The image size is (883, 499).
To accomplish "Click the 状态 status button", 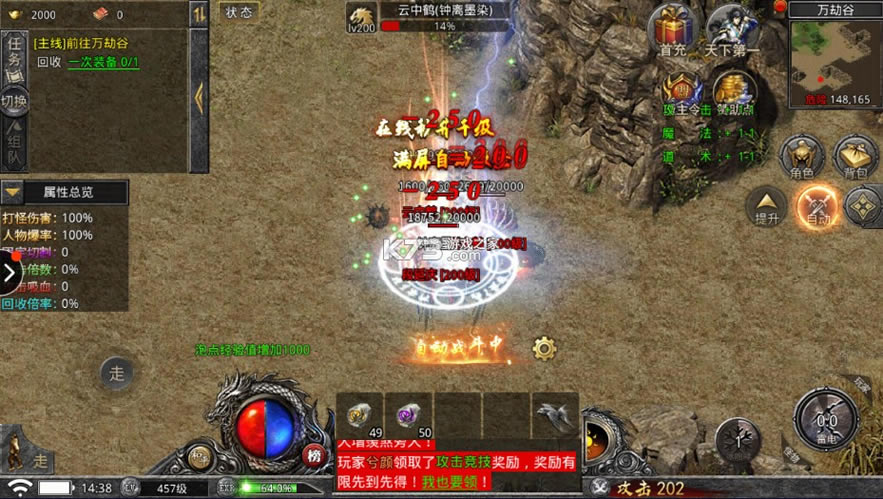I will (239, 12).
